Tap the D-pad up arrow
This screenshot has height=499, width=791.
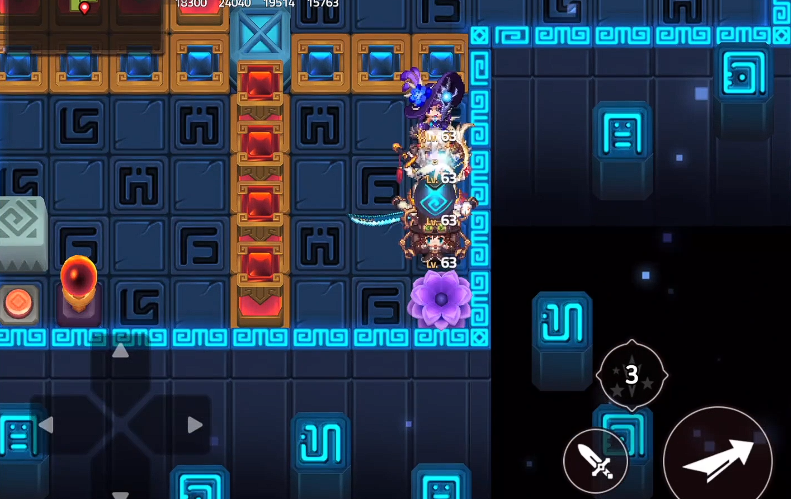click(x=120, y=351)
